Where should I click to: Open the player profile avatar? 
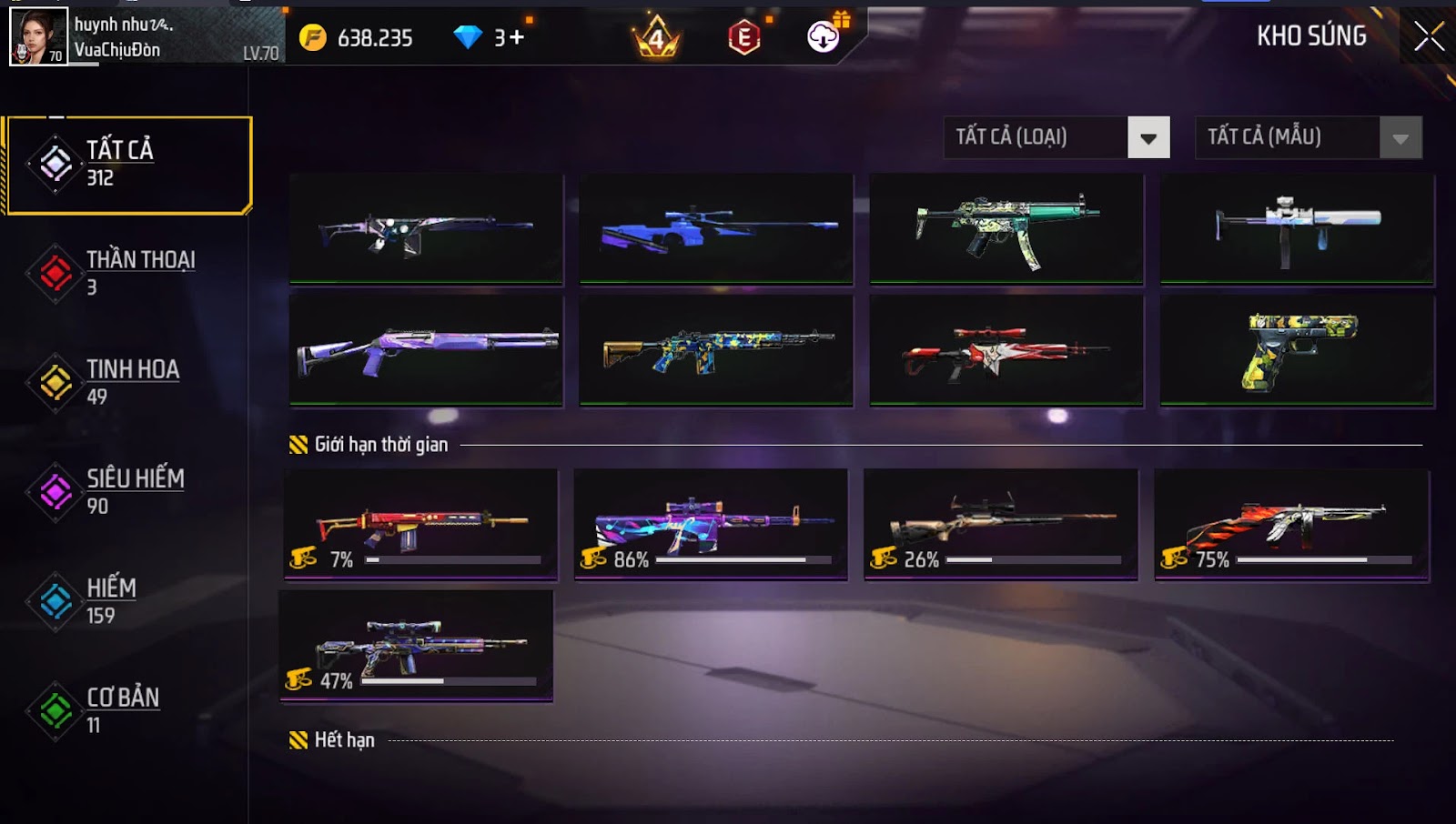tap(38, 36)
